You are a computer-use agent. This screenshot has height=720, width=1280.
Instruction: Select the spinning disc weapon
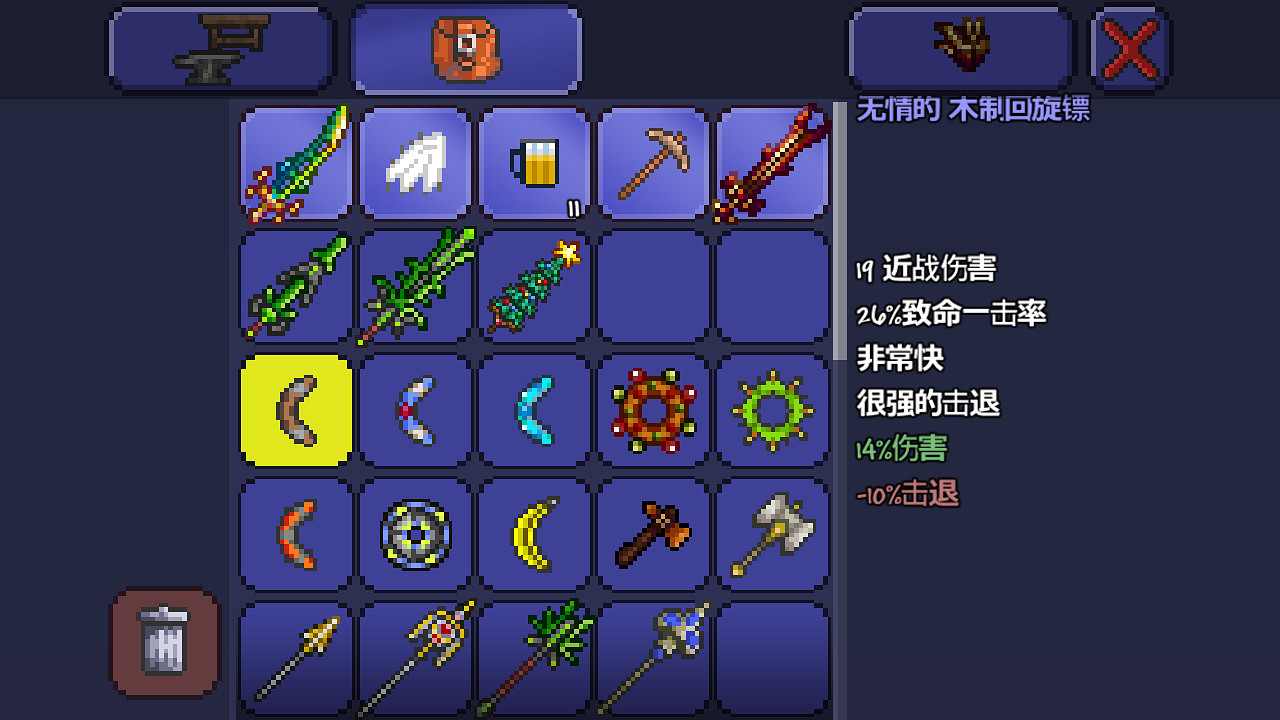[x=415, y=534]
